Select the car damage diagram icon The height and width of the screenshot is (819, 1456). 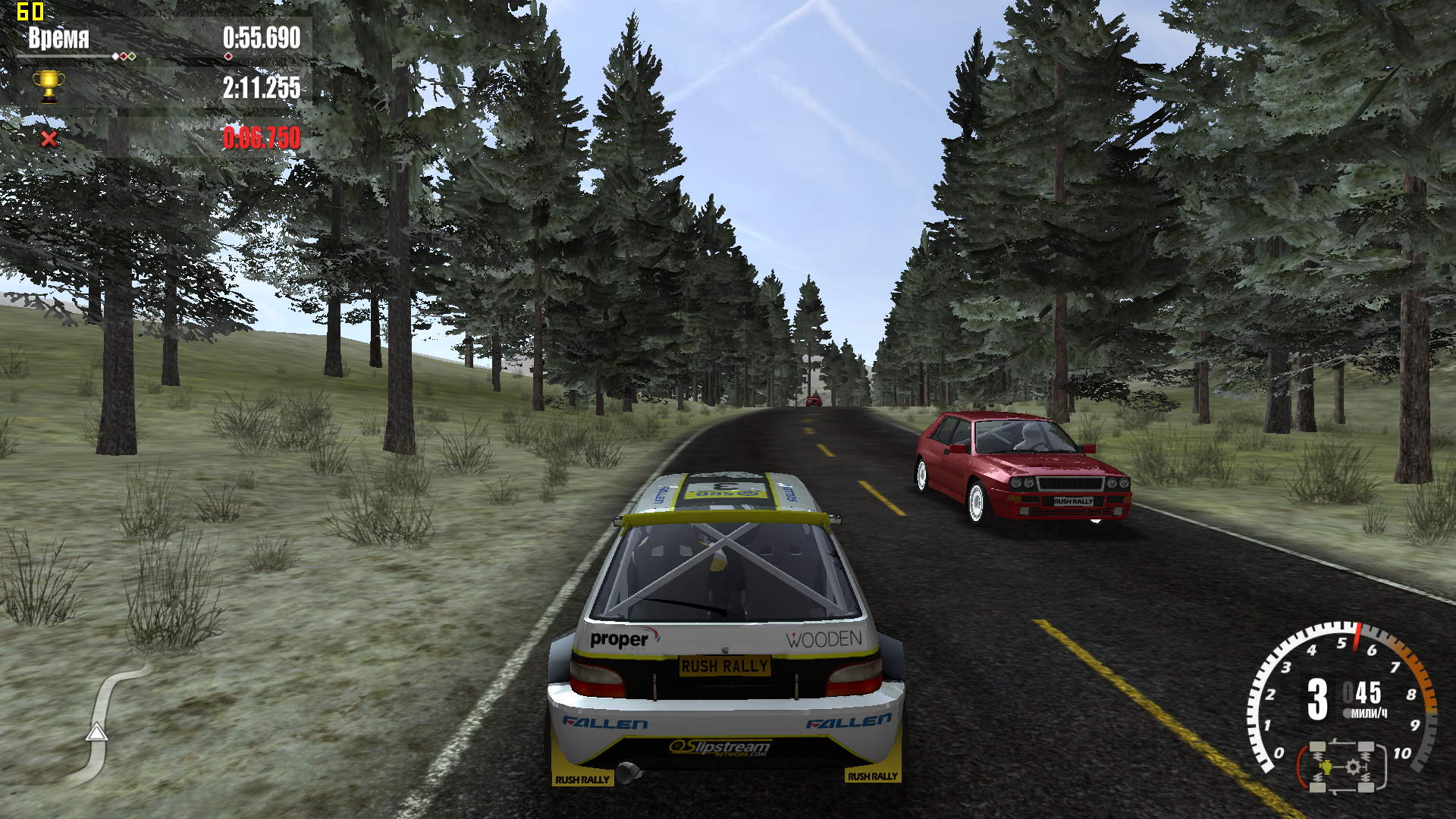1343,767
